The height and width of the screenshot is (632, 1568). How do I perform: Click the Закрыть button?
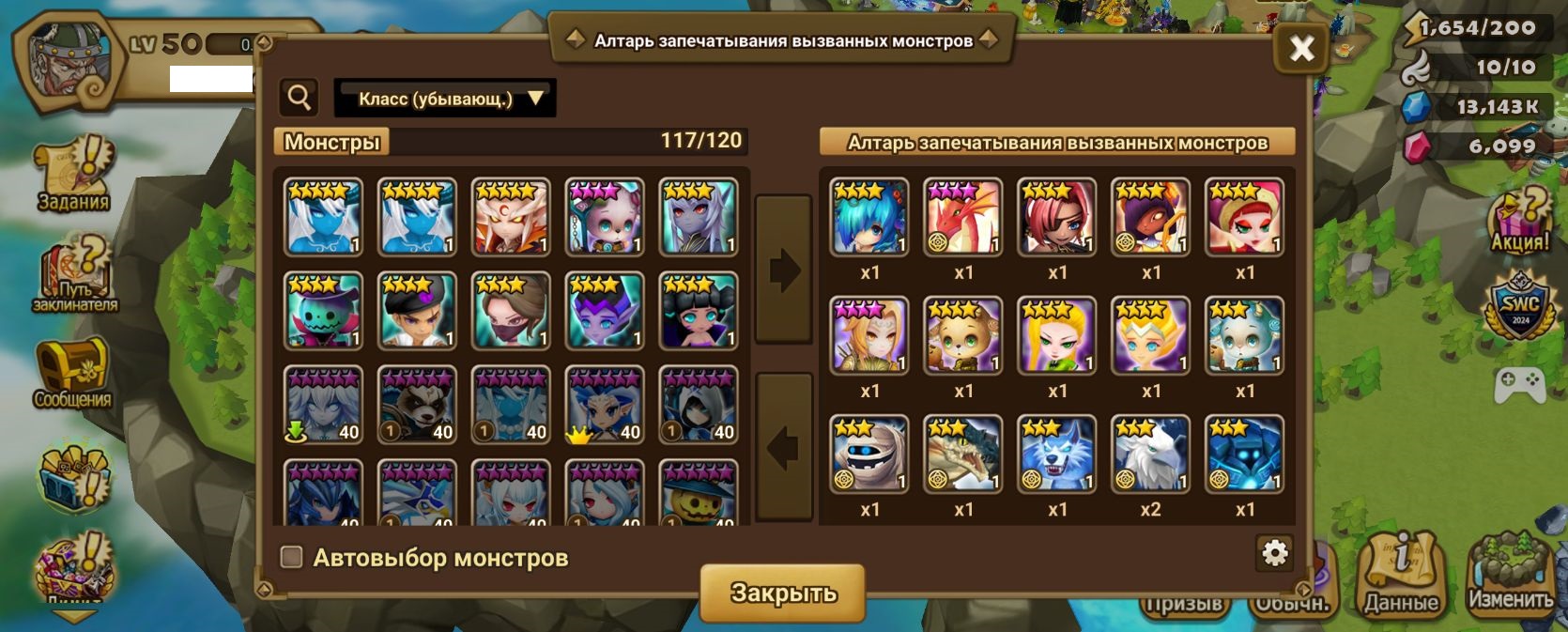coord(782,593)
